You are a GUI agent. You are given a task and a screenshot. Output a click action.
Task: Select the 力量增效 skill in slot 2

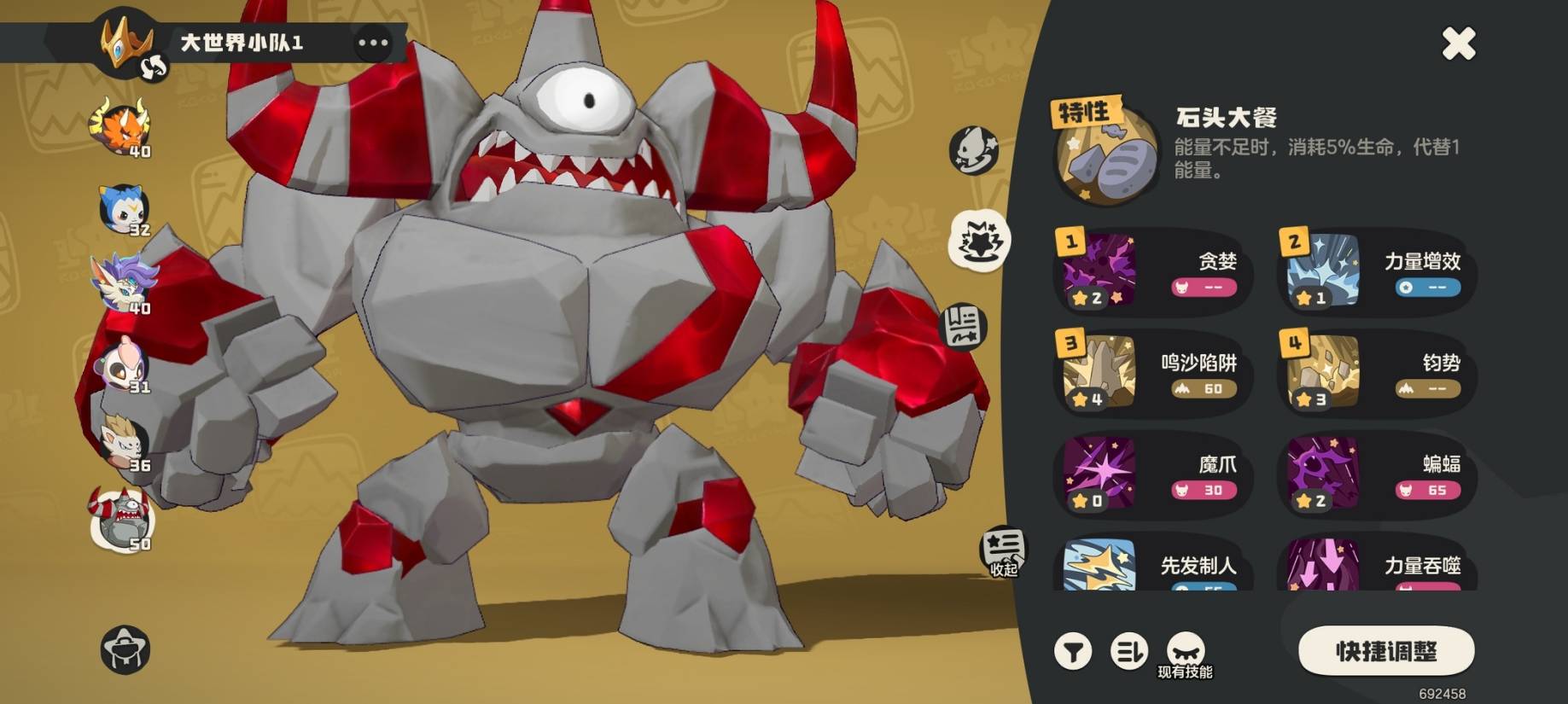pos(1376,272)
